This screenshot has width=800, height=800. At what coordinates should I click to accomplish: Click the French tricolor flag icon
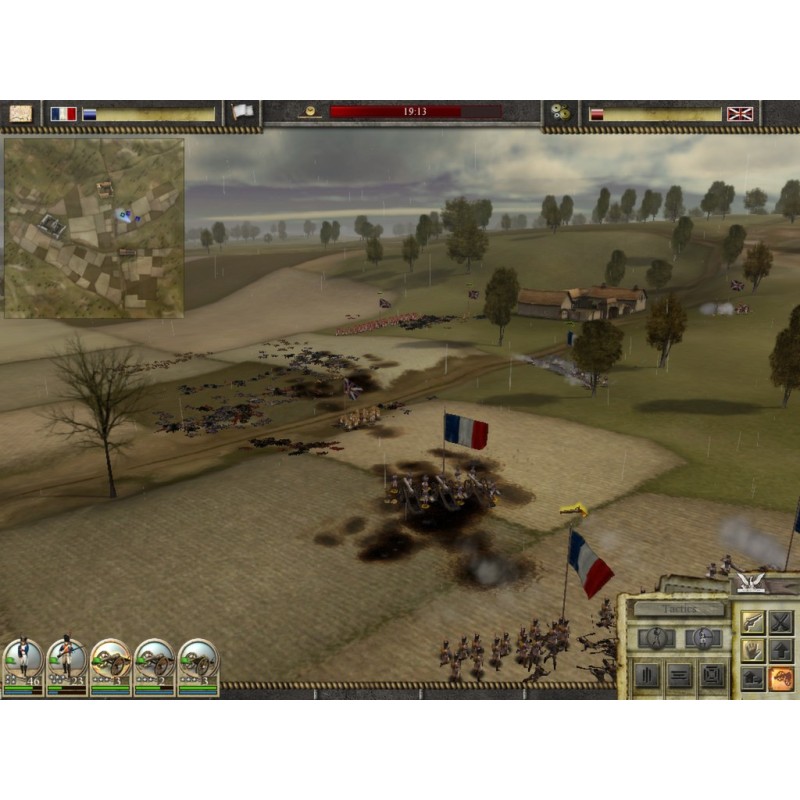[63, 114]
